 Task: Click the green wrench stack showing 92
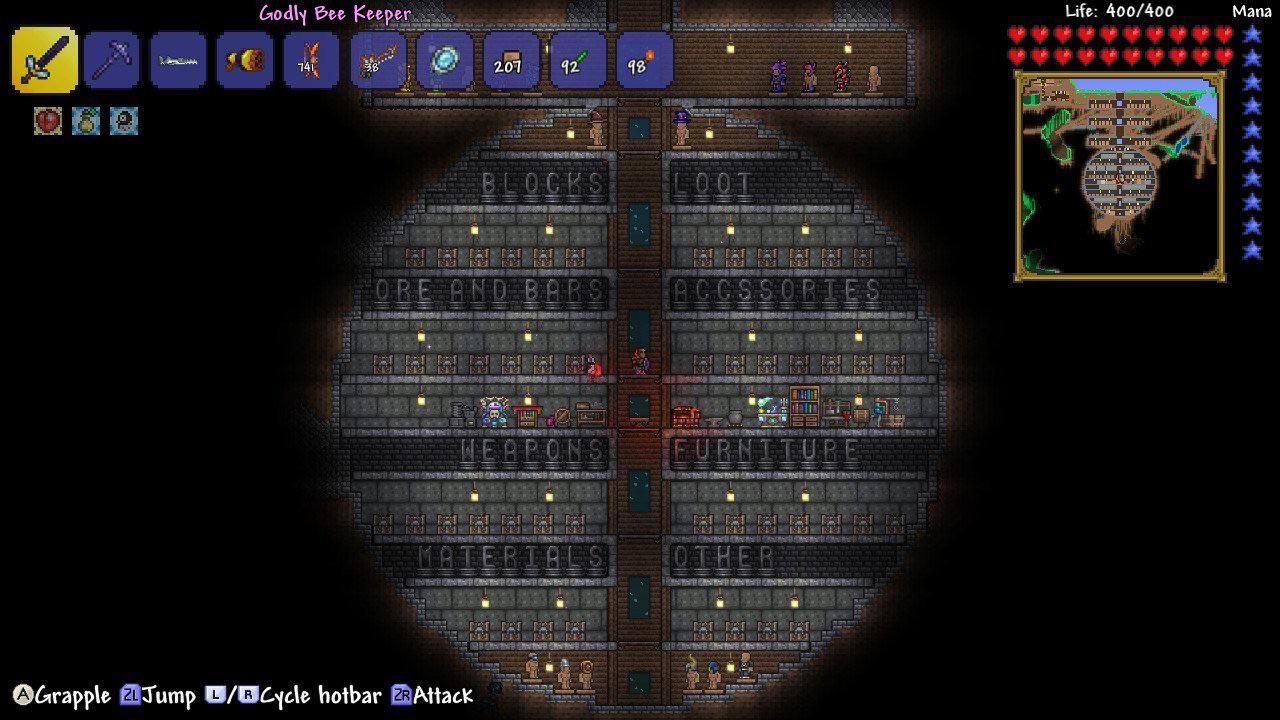coord(577,60)
